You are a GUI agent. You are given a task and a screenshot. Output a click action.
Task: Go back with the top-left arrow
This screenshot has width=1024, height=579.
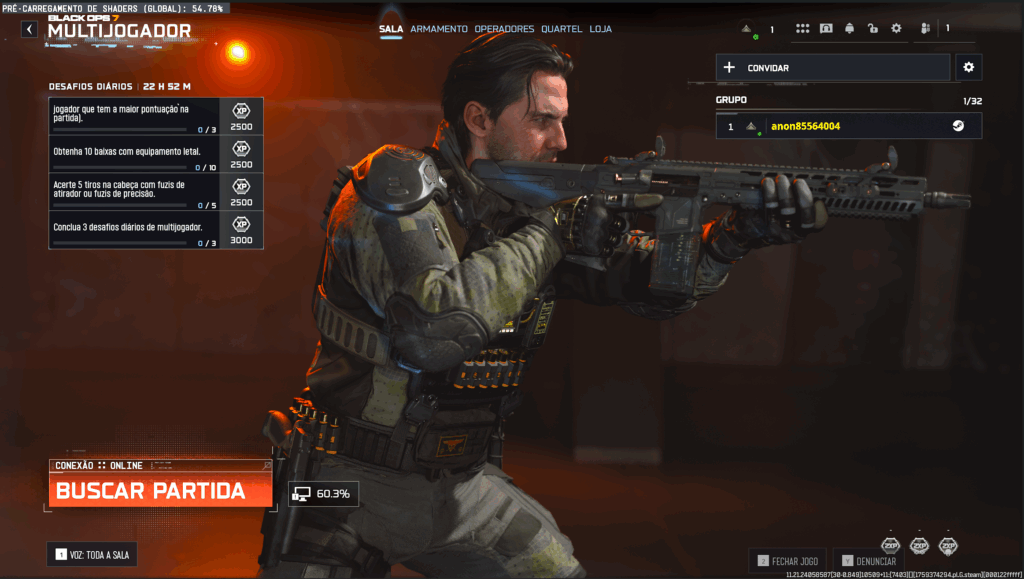(x=29, y=30)
